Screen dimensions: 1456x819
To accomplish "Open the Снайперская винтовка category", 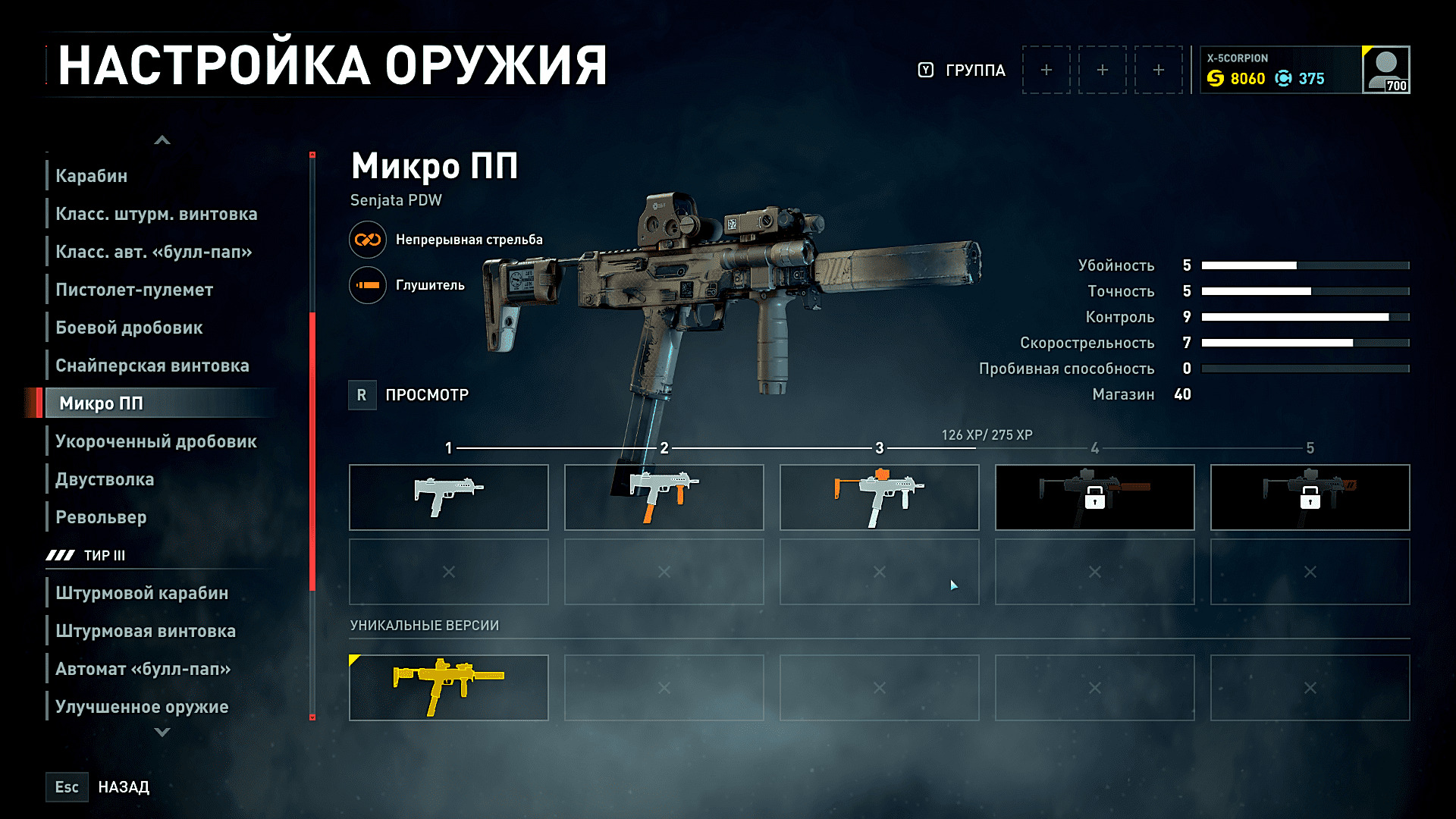I will 152,366.
